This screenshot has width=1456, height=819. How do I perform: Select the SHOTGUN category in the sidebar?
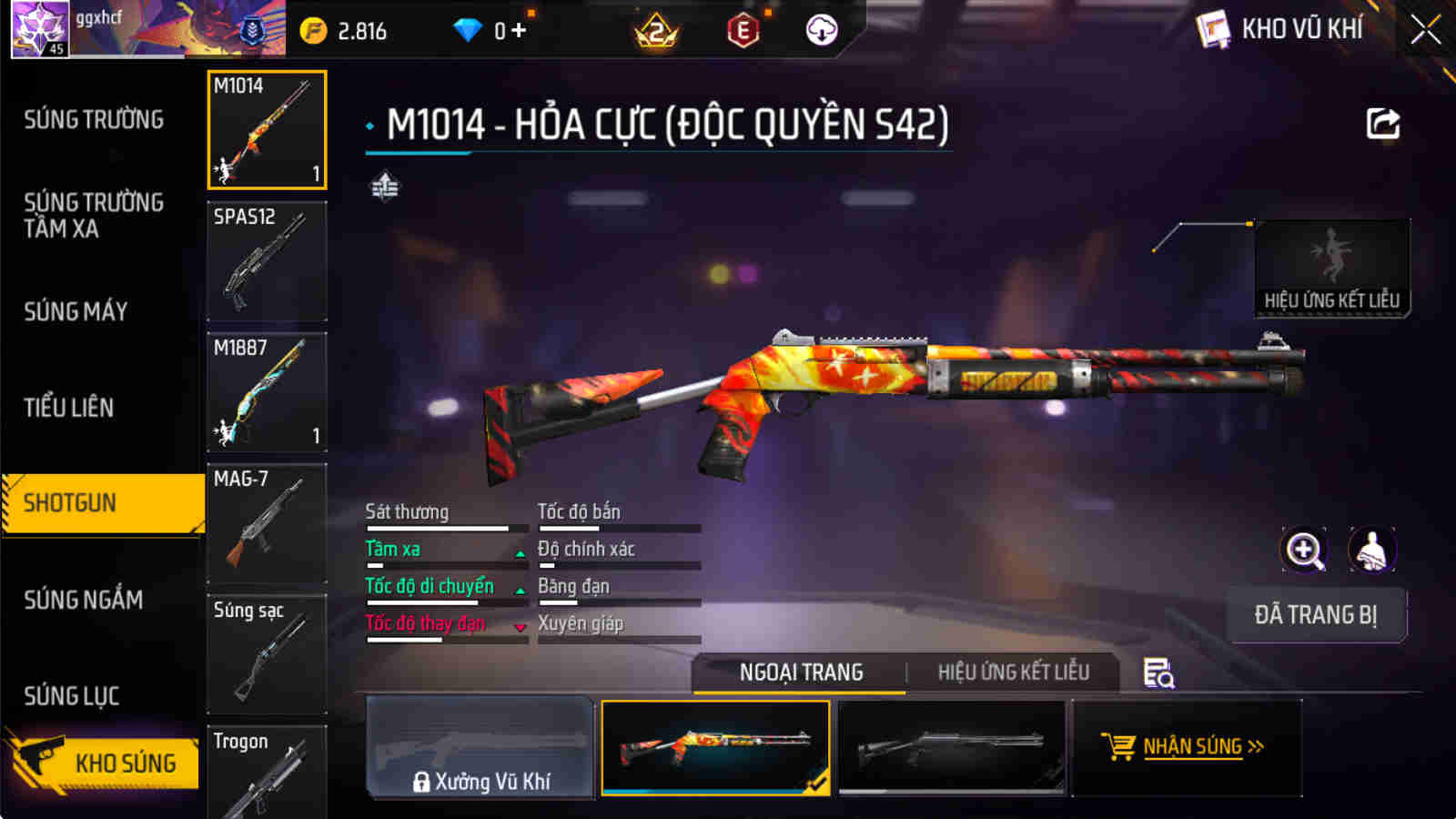(73, 501)
